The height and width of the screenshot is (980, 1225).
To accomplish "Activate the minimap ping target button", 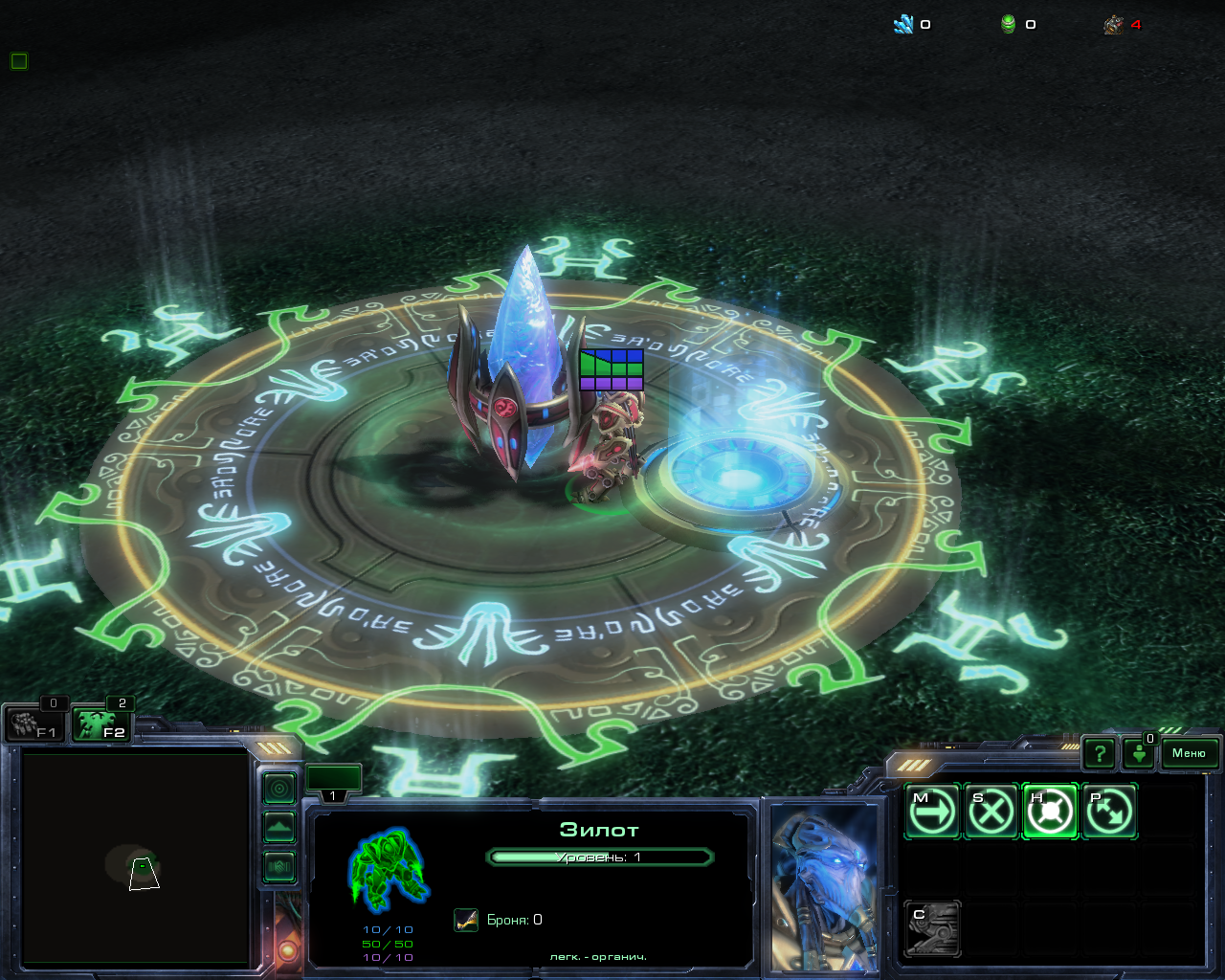I will click(279, 789).
